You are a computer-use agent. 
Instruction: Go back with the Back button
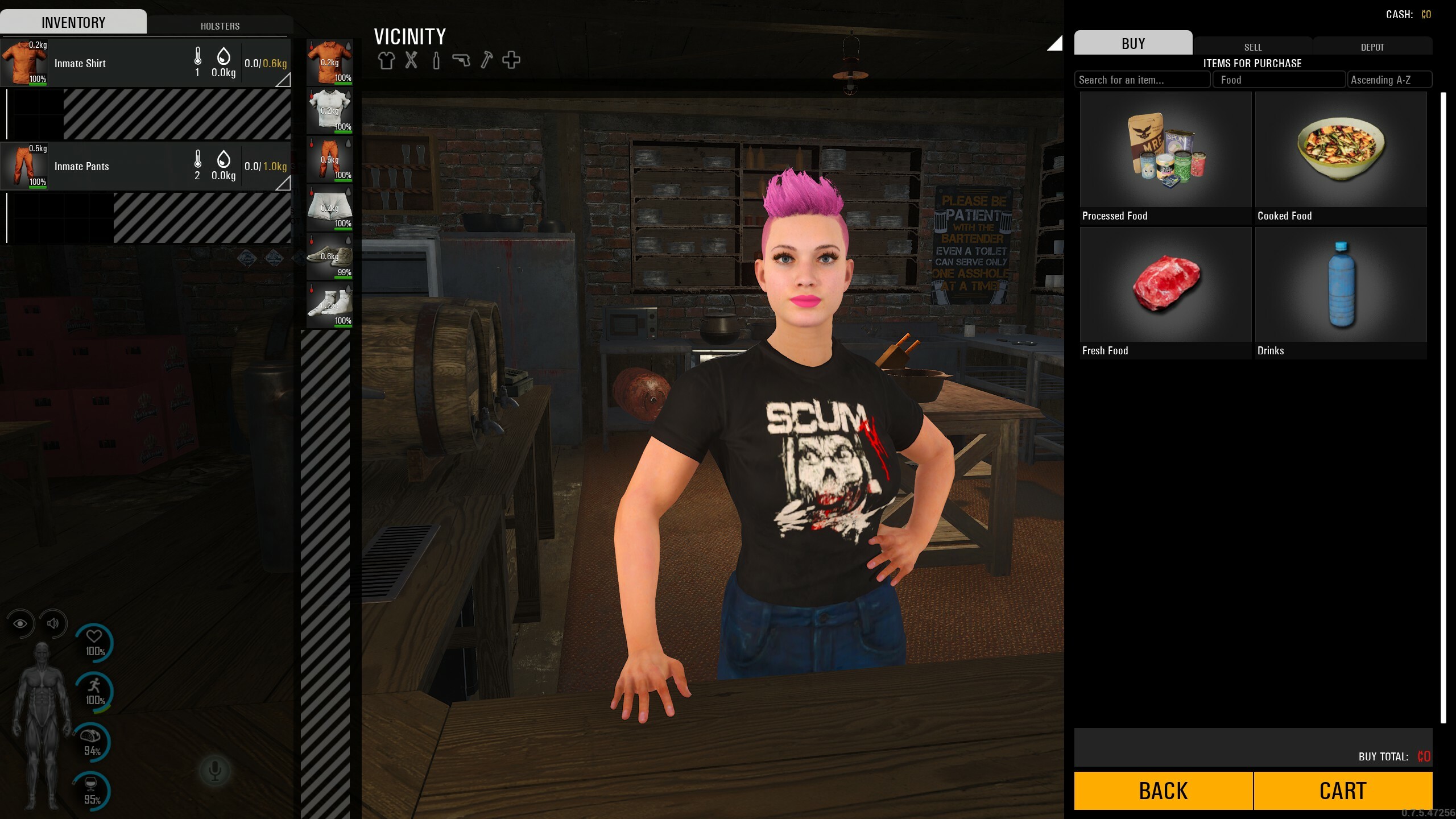point(1163,791)
